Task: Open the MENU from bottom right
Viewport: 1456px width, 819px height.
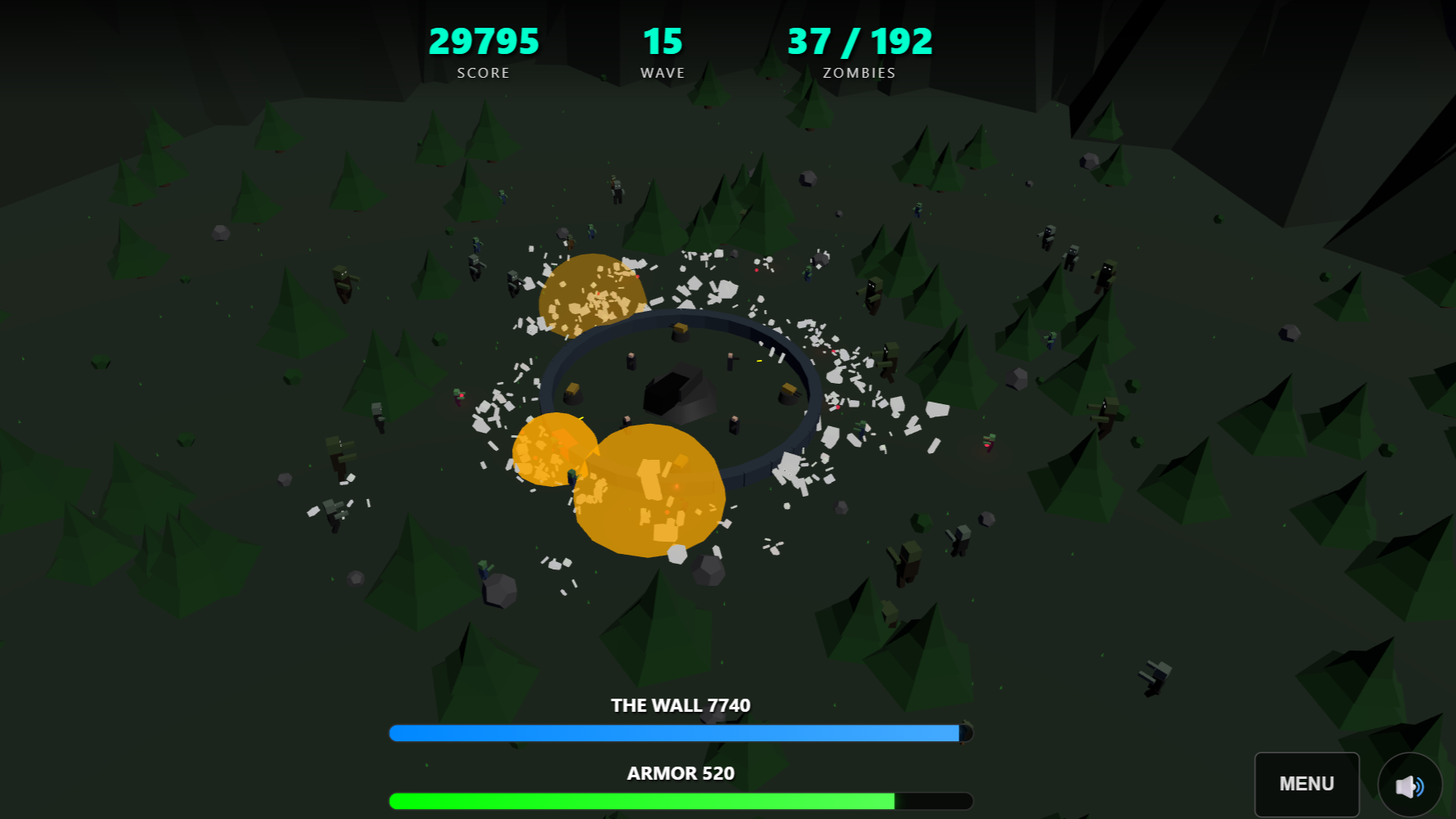Action: (x=1306, y=783)
